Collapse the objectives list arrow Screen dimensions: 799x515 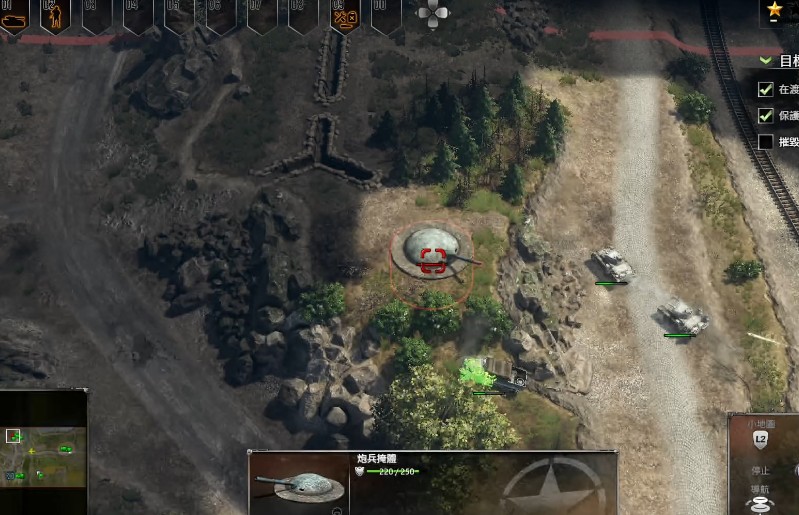(766, 60)
